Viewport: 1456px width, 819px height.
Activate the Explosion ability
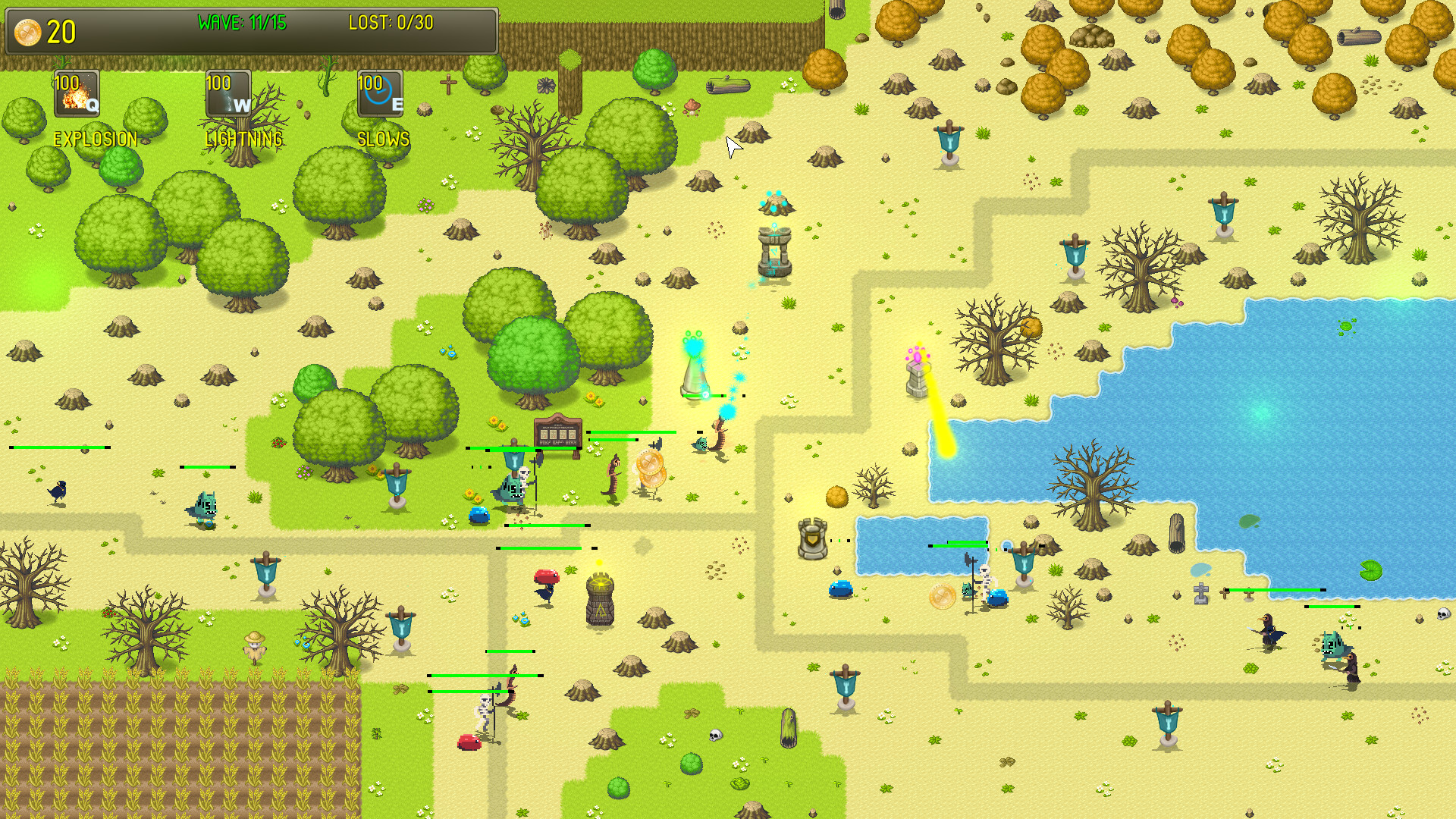76,94
